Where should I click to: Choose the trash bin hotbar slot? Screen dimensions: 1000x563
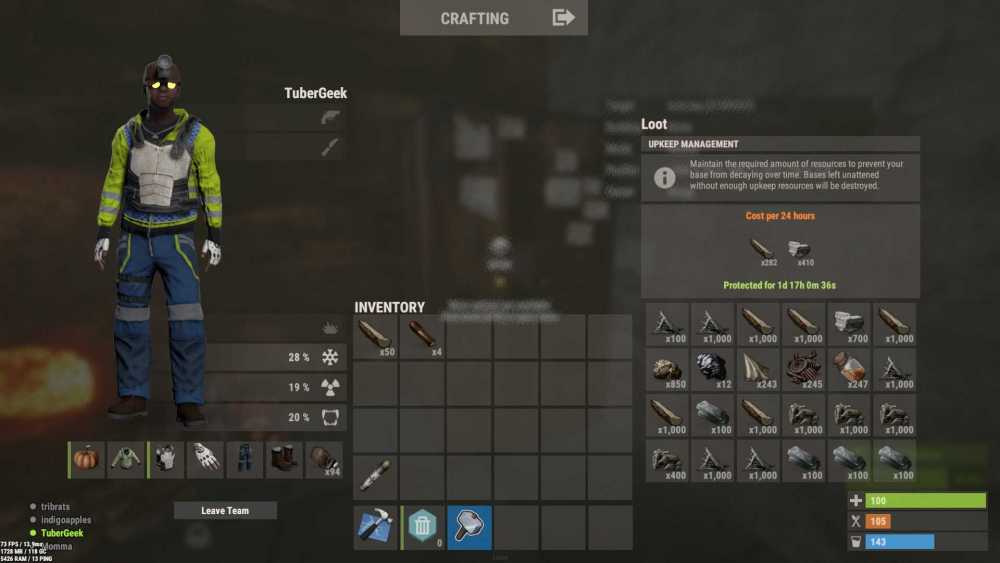point(423,526)
